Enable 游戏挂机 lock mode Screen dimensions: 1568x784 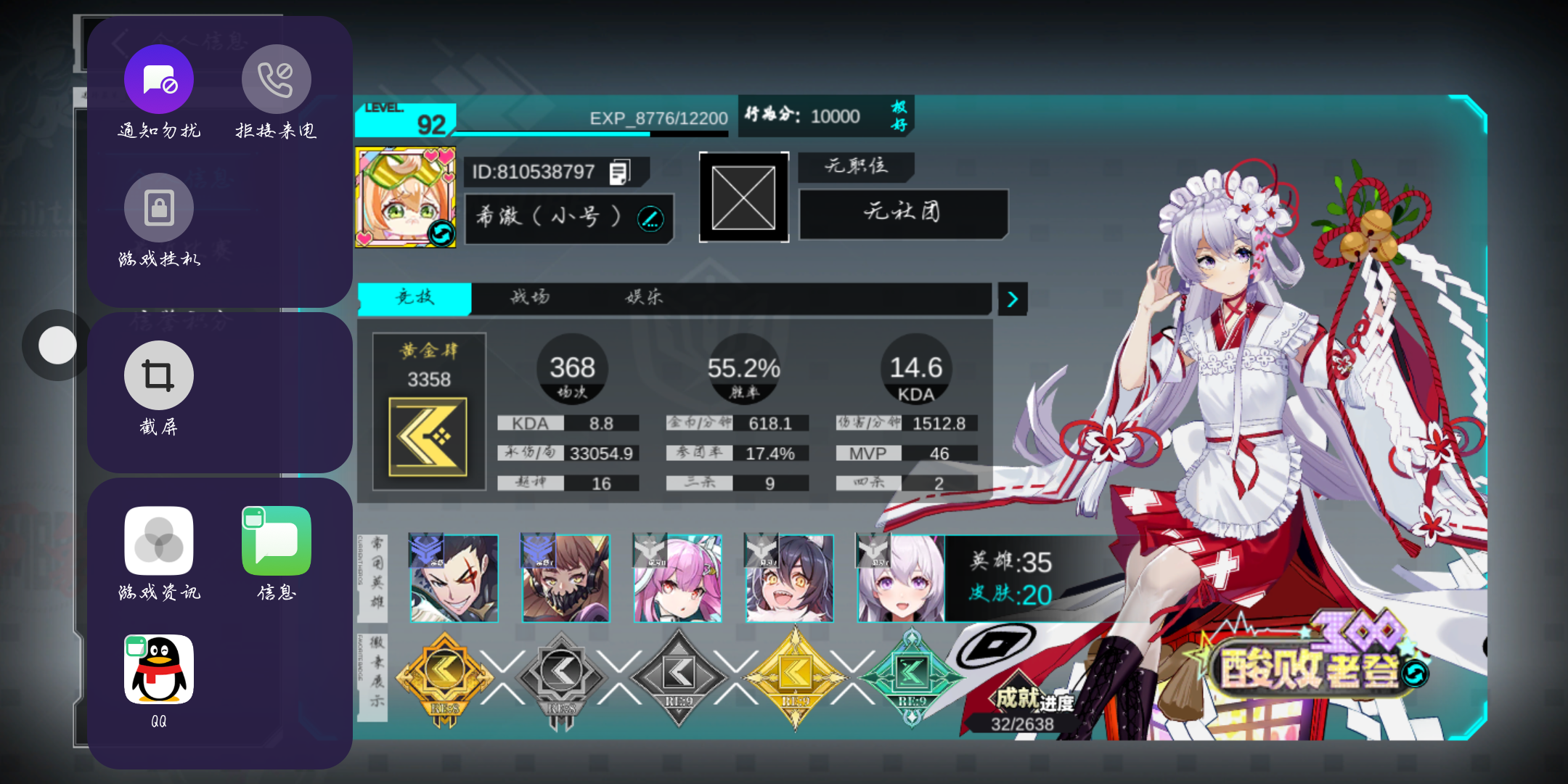coord(159,208)
